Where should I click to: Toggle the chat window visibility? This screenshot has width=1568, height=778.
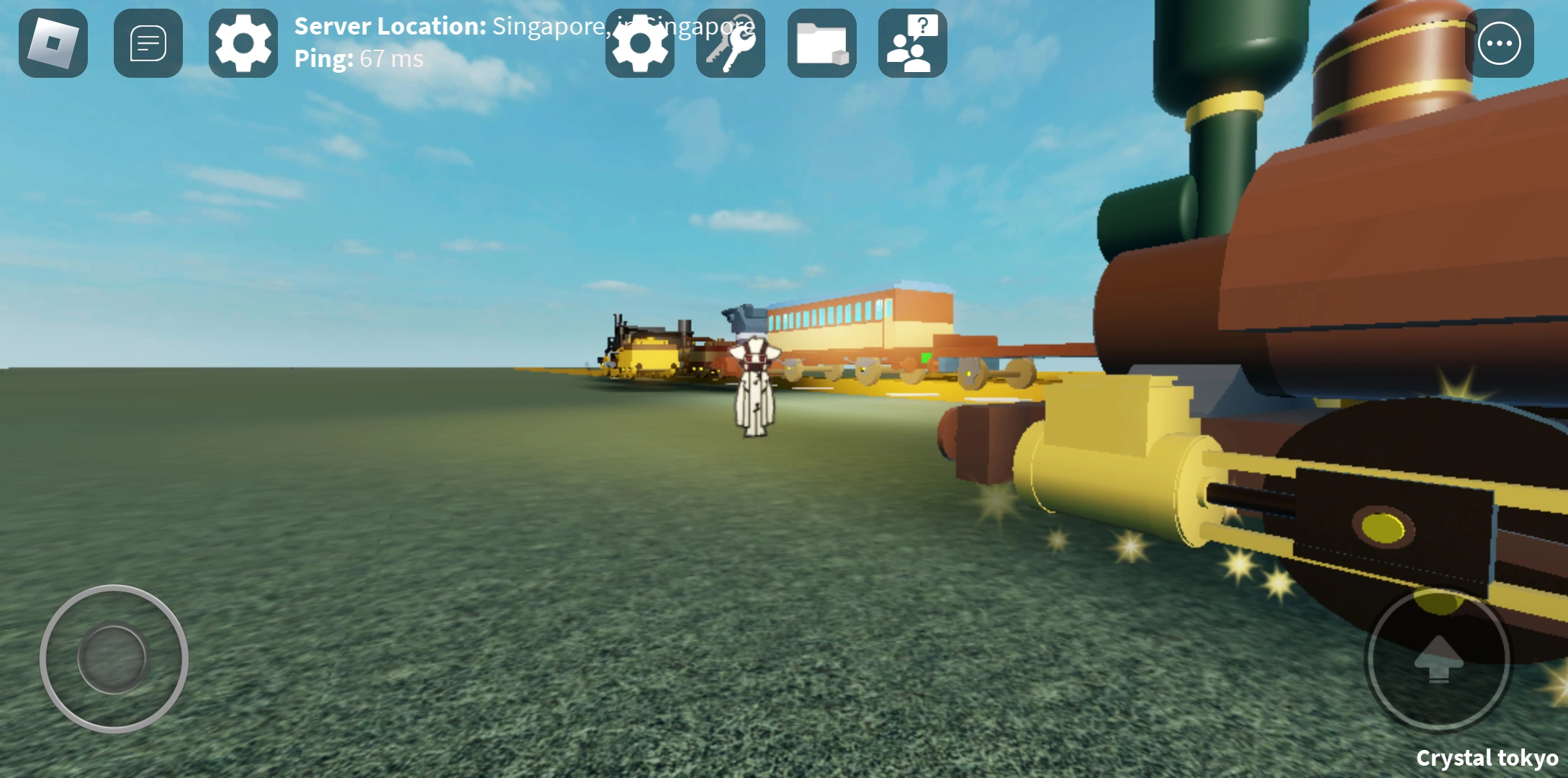click(x=148, y=43)
